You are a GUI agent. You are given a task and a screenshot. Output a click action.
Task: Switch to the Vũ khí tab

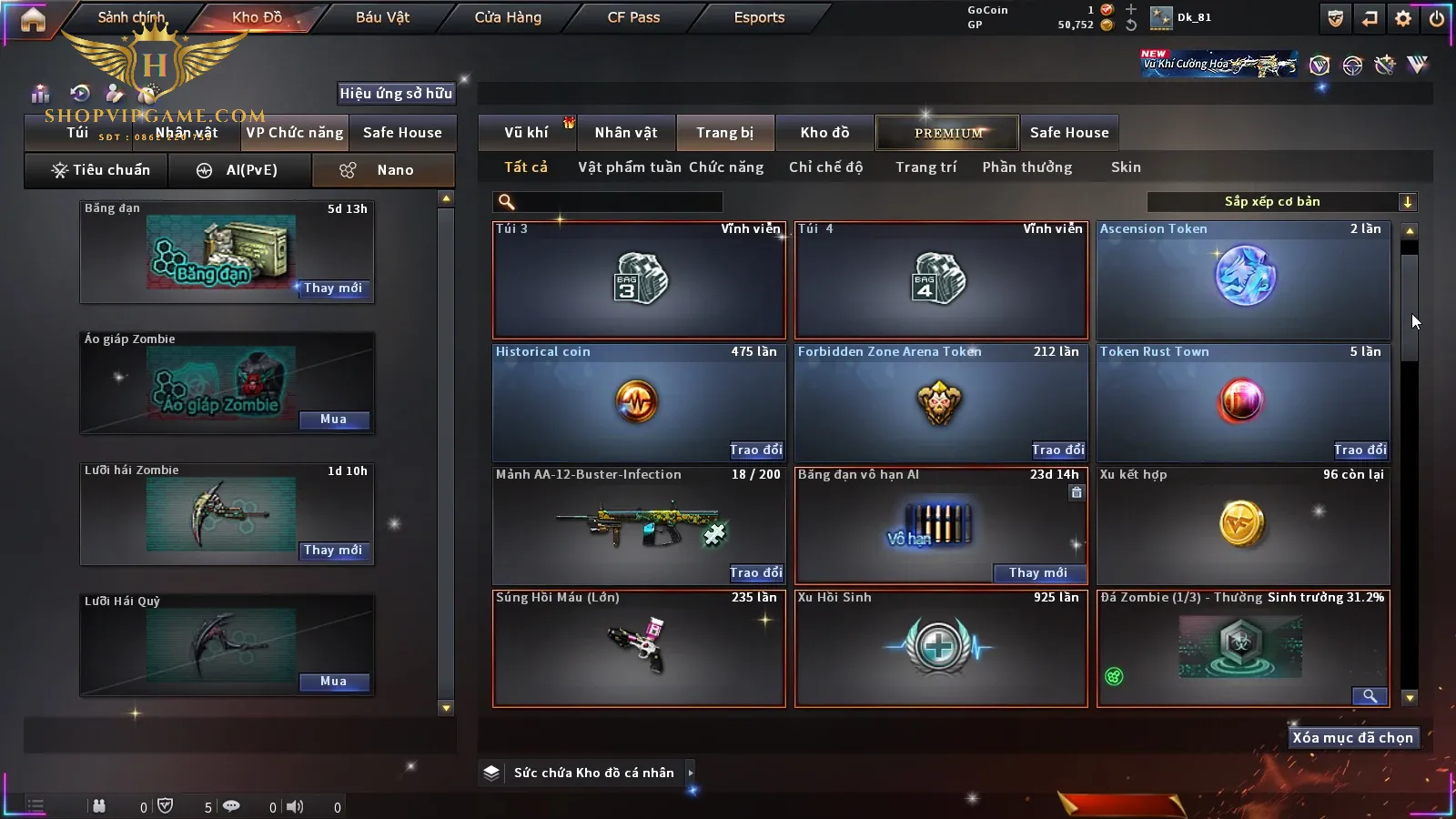(526, 133)
